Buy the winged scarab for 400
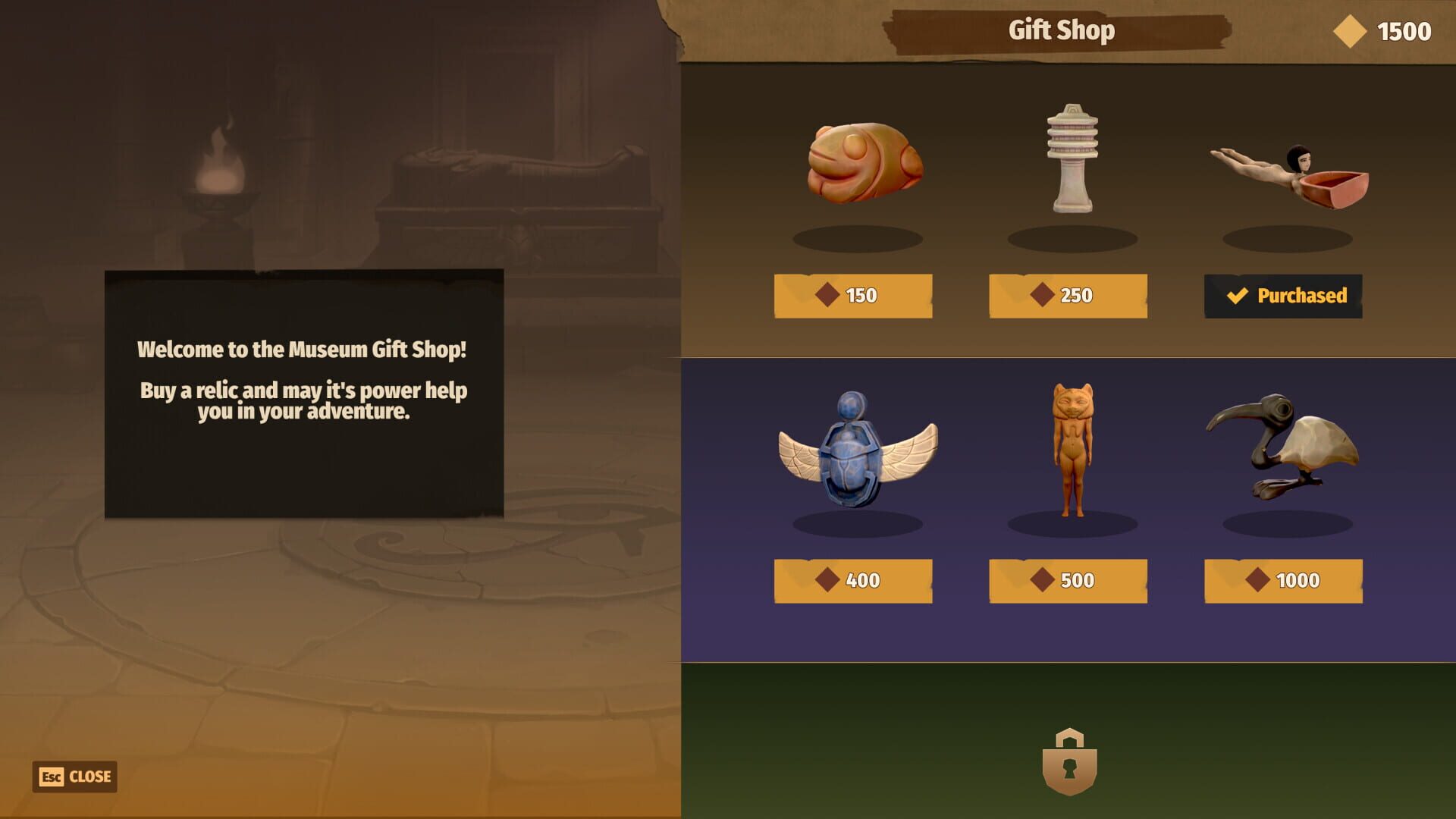Viewport: 1456px width, 819px height. (x=853, y=580)
